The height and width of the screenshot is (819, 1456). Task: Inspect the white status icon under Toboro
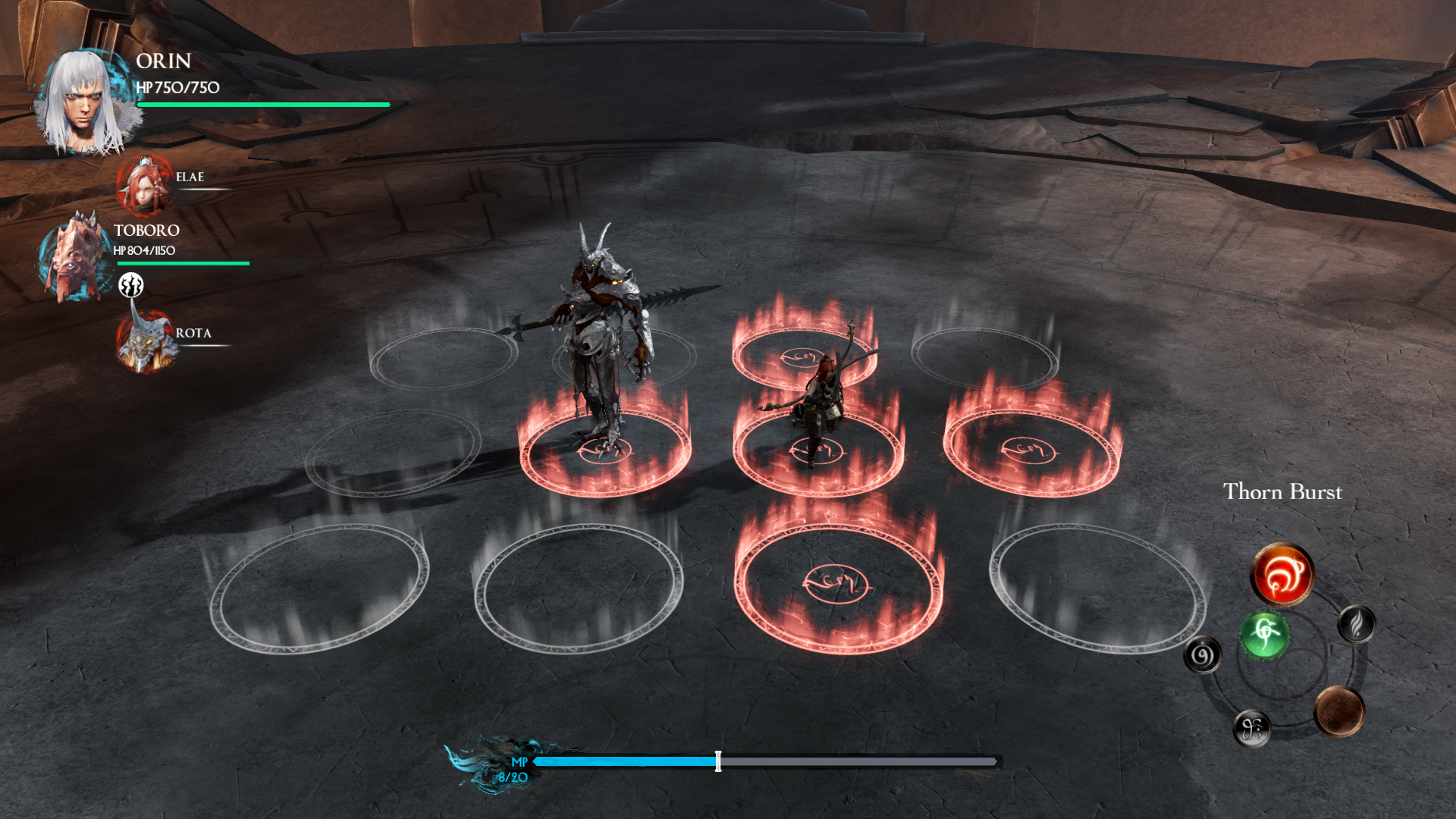[x=131, y=285]
